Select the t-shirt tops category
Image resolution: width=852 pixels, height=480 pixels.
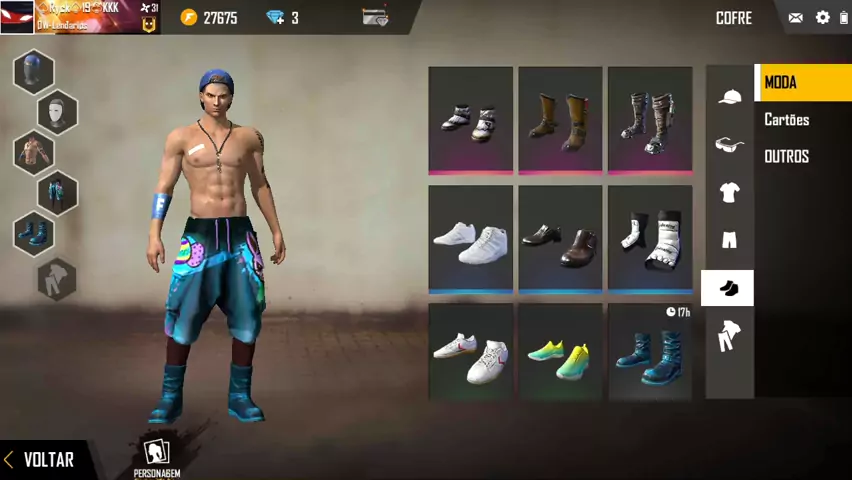point(729,192)
